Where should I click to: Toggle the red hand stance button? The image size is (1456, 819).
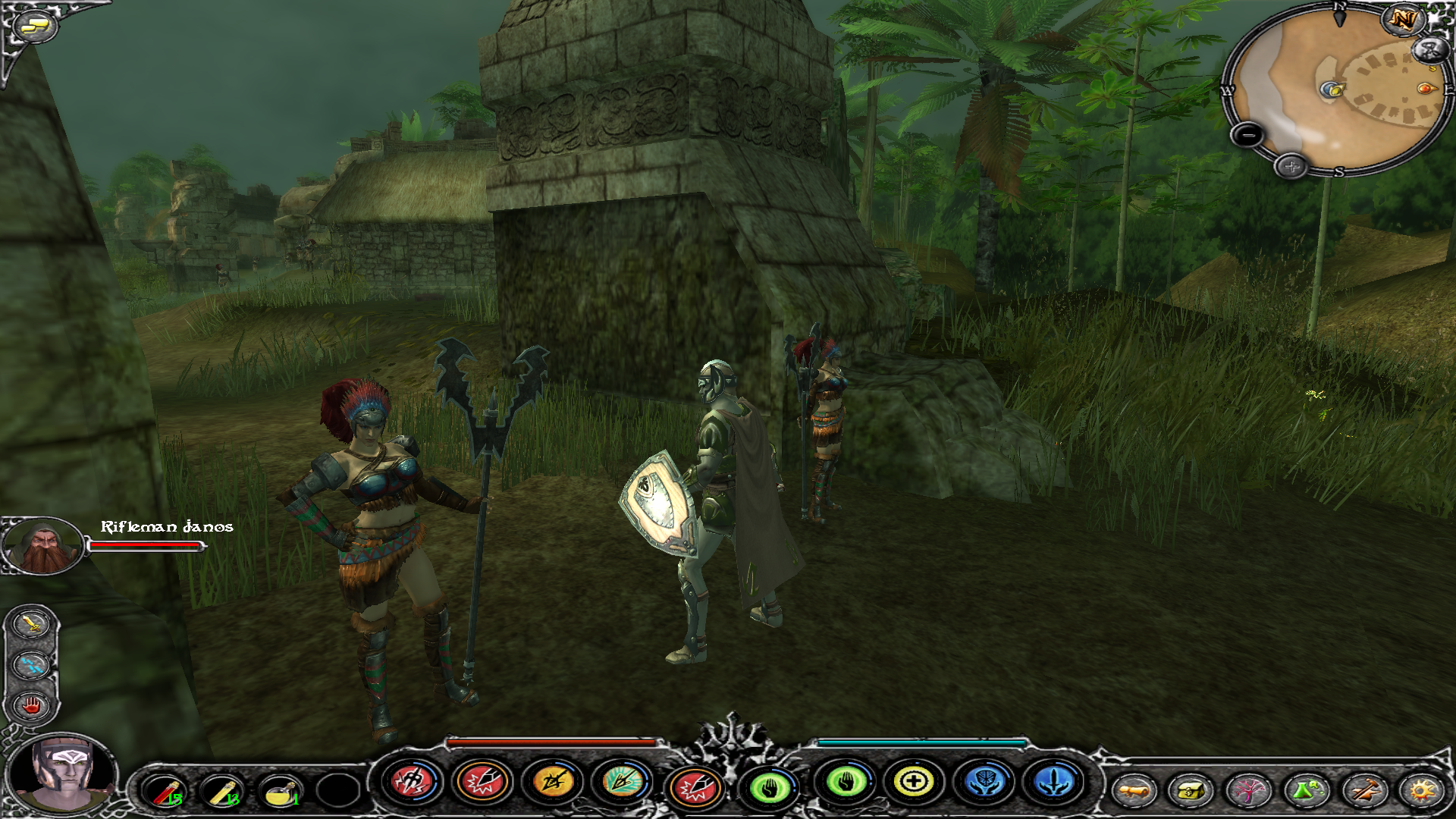[x=31, y=706]
